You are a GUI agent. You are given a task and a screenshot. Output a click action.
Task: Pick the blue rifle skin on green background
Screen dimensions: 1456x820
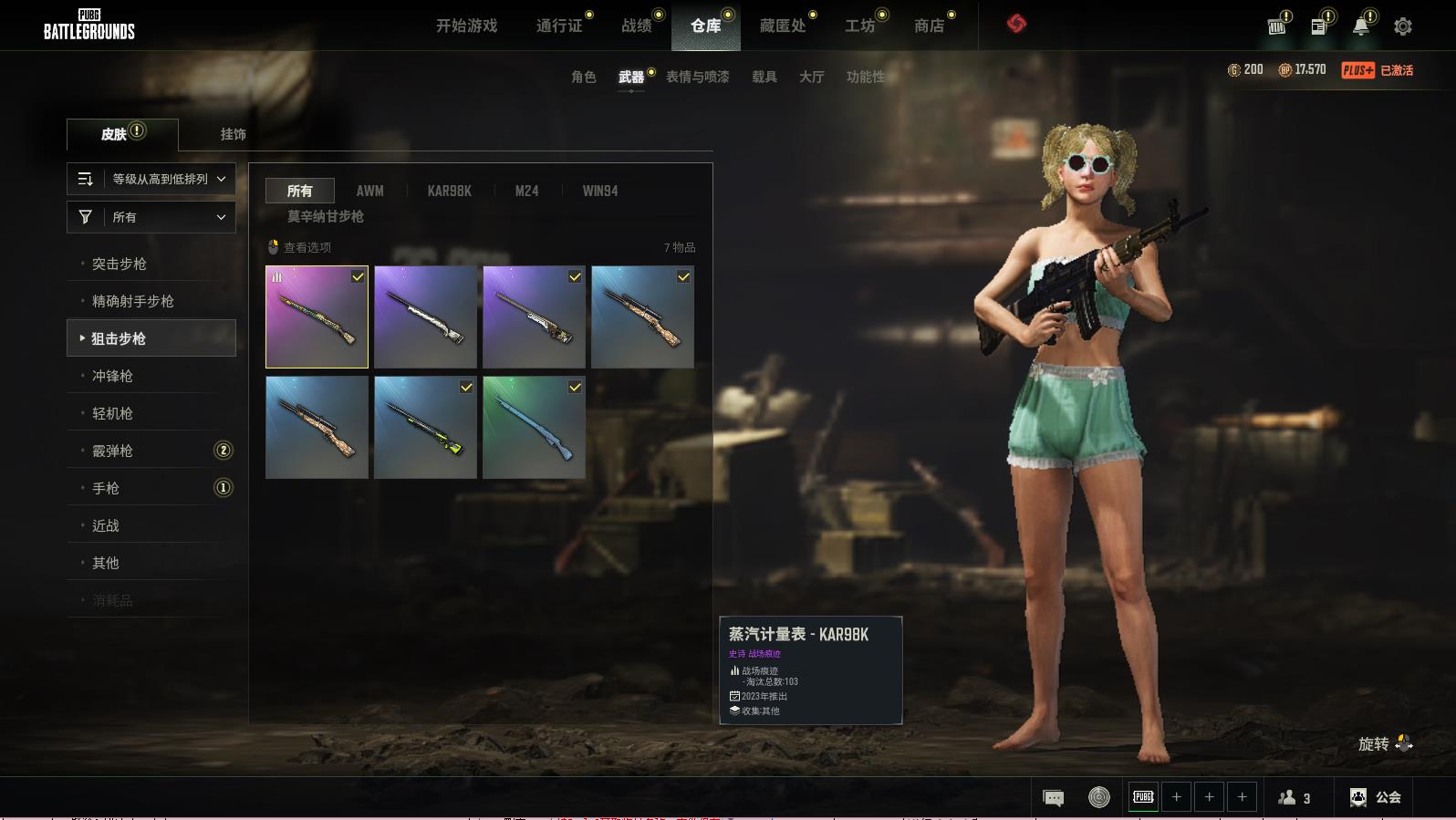pos(534,427)
